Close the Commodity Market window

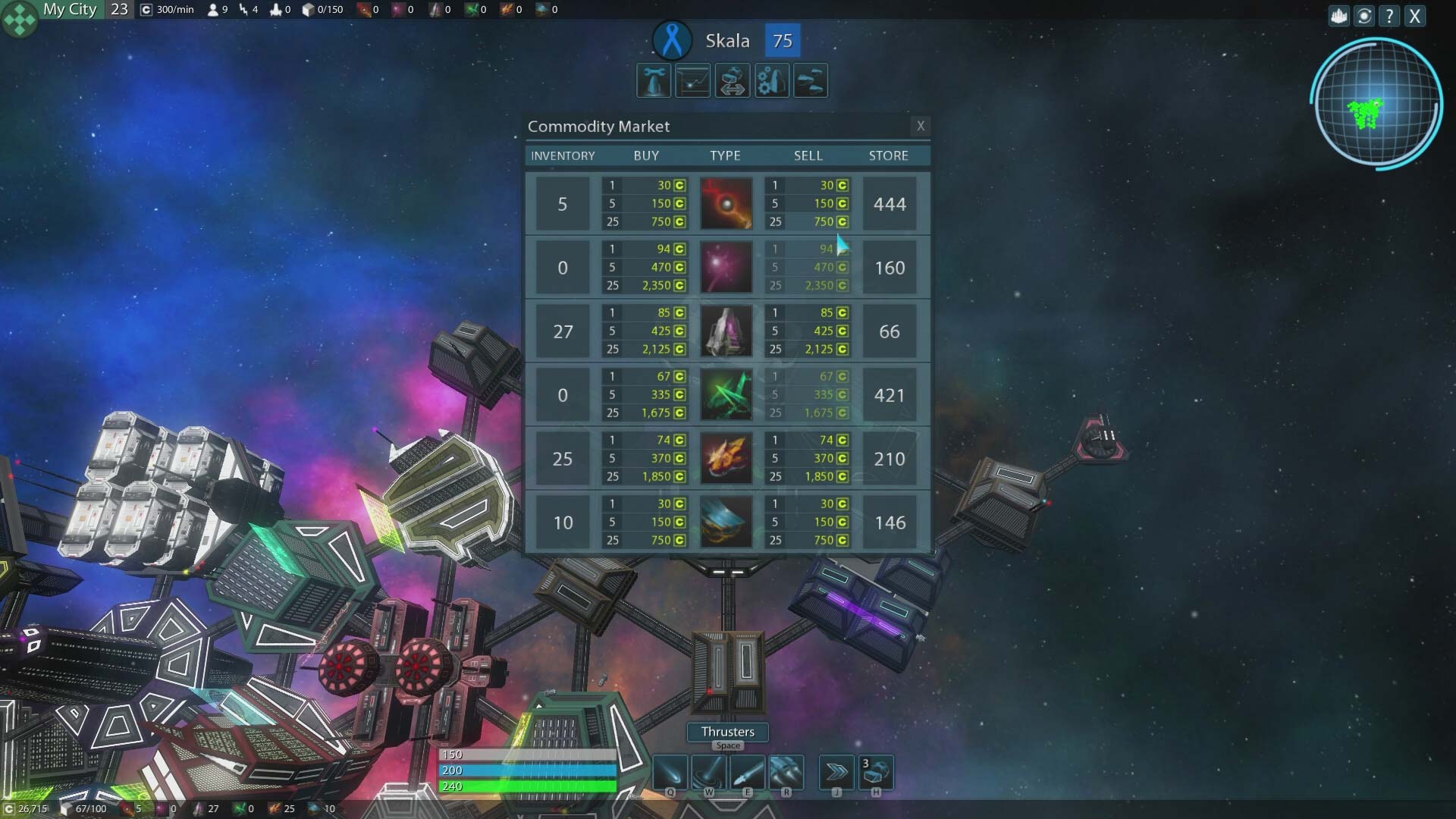coord(921,126)
